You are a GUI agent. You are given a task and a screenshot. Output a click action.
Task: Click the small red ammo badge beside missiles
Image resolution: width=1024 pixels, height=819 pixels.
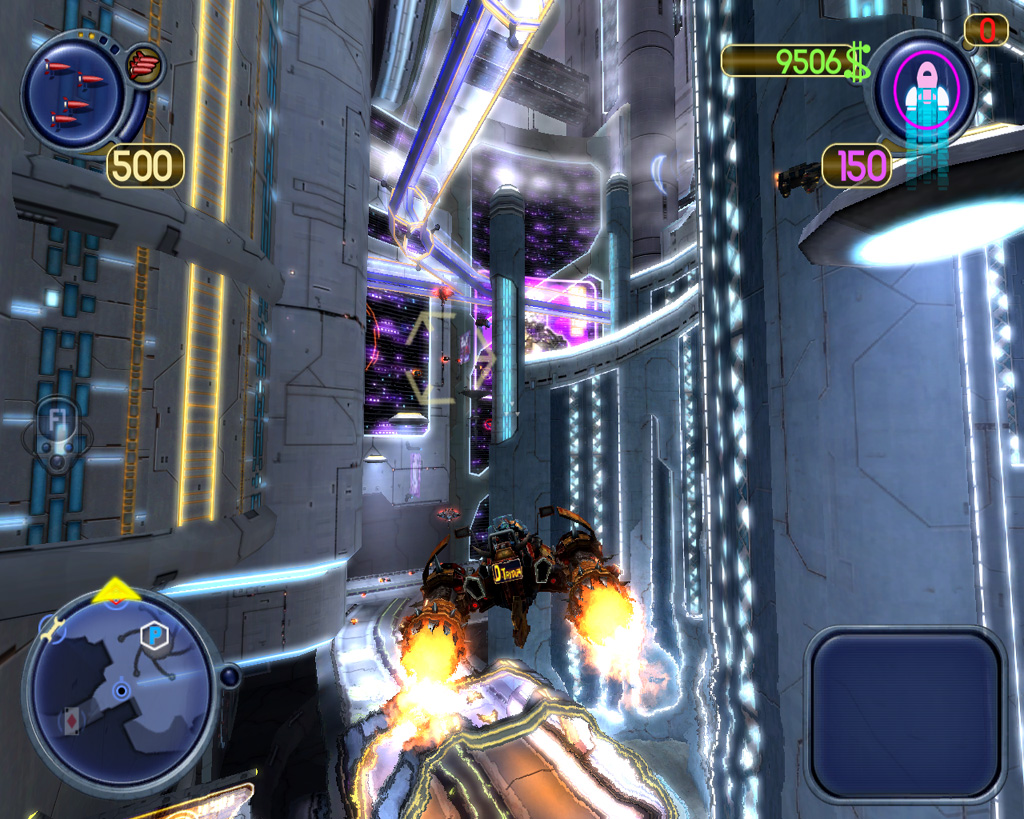(x=145, y=66)
